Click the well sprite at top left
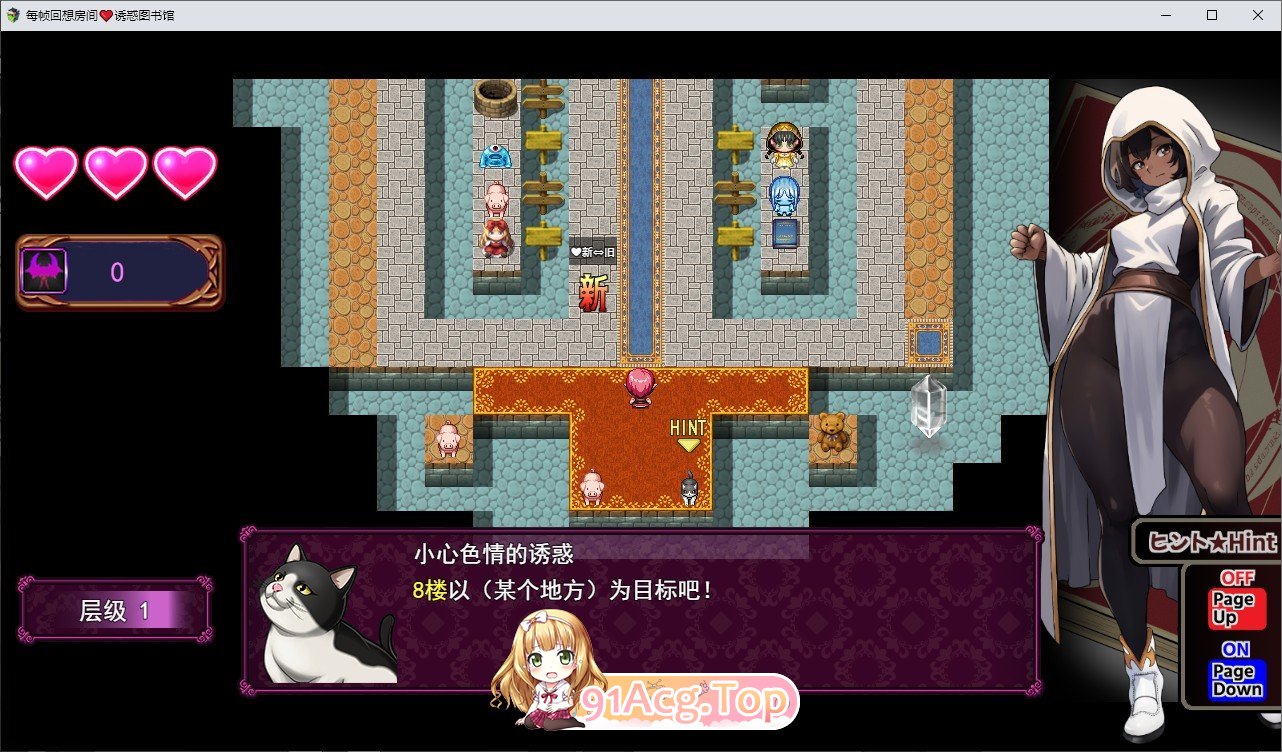The width and height of the screenshot is (1282, 752). pos(493,98)
